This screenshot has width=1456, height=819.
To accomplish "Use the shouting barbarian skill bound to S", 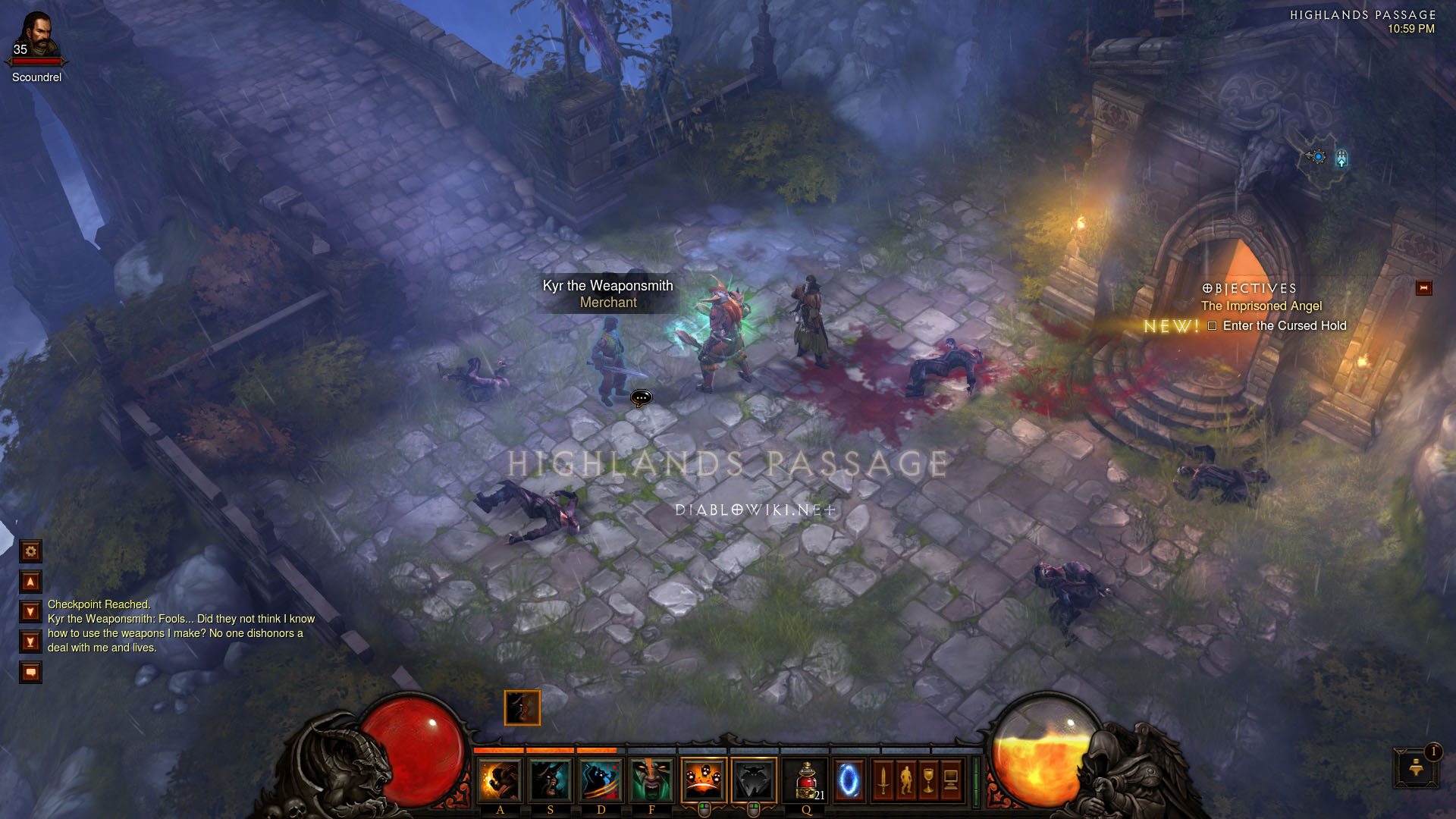I will 550,780.
